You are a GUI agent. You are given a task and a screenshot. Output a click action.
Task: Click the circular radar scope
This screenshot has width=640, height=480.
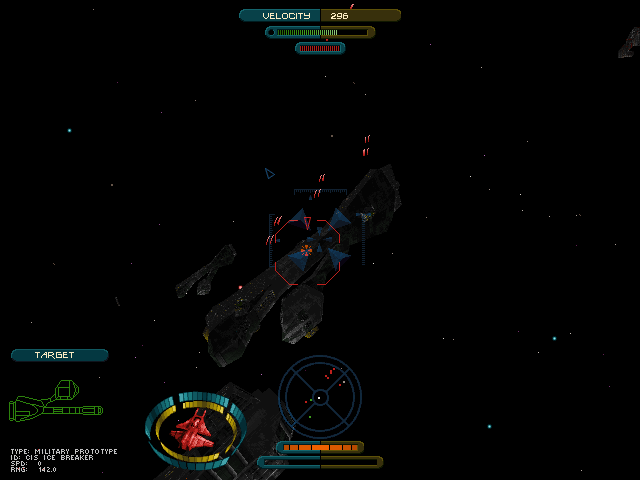[319, 397]
